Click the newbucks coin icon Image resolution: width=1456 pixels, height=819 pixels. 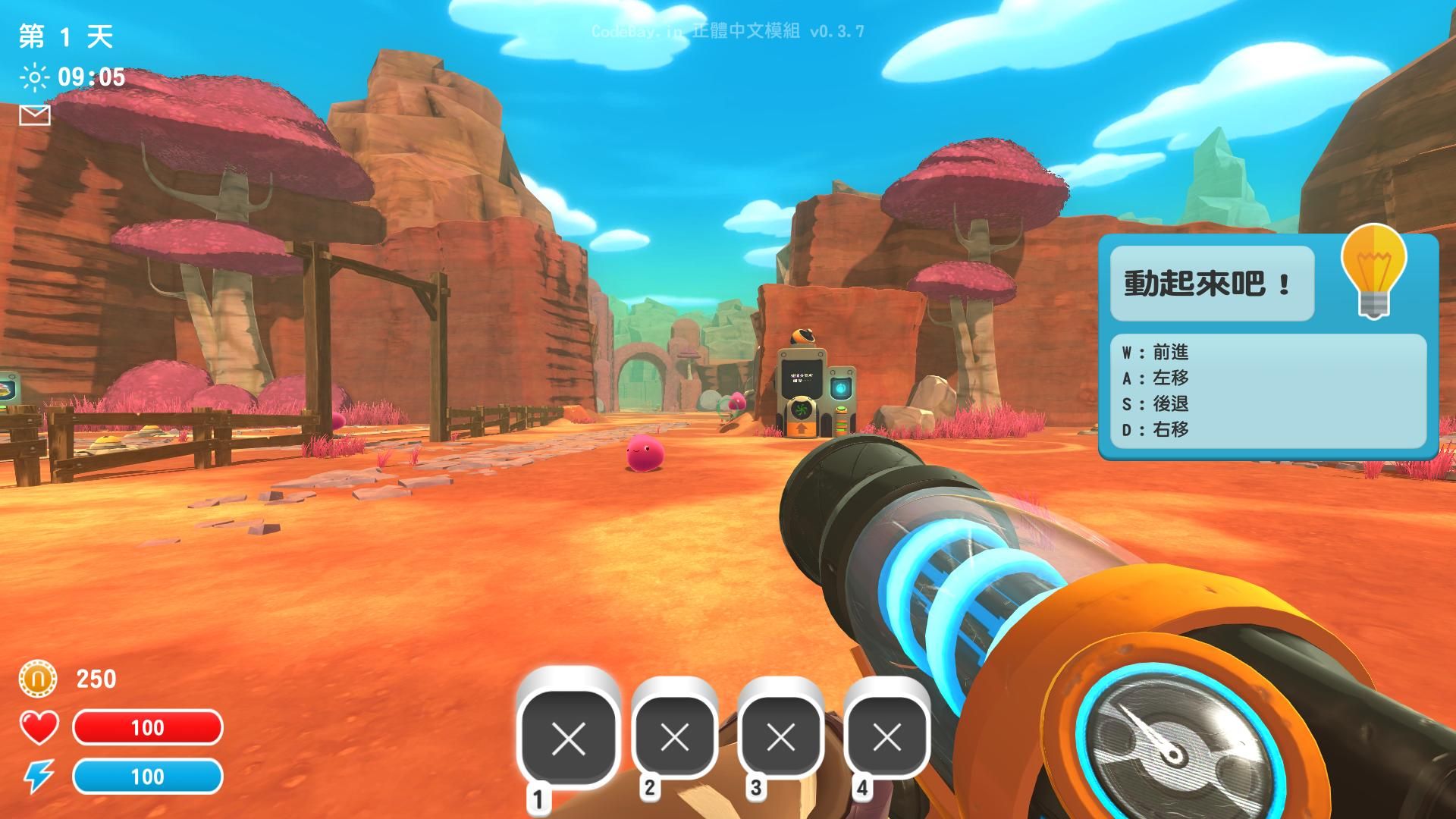(37, 679)
